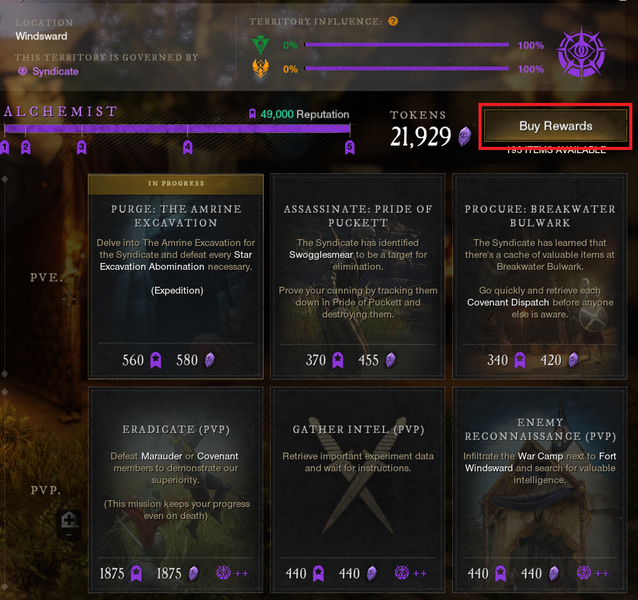The height and width of the screenshot is (600, 638).
Task: Choose Assassinate: Pride of Puckett mission
Action: [x=357, y=276]
